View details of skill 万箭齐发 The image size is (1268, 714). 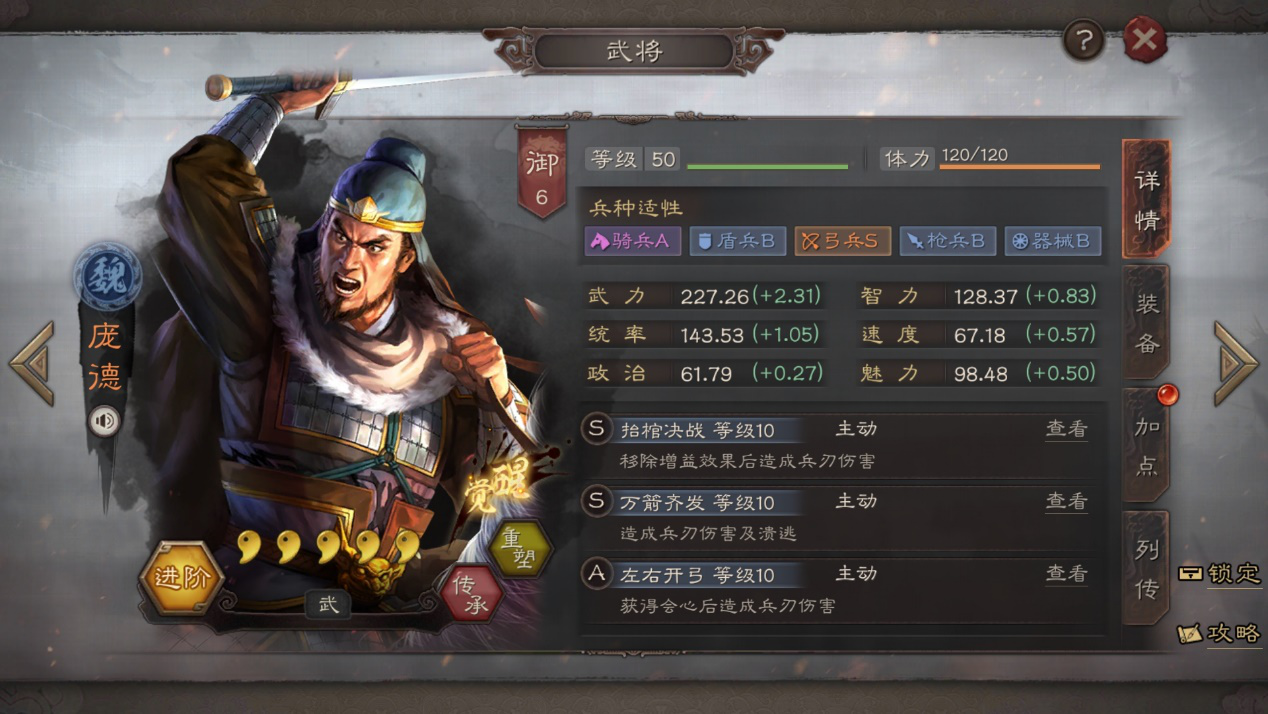tap(1066, 501)
